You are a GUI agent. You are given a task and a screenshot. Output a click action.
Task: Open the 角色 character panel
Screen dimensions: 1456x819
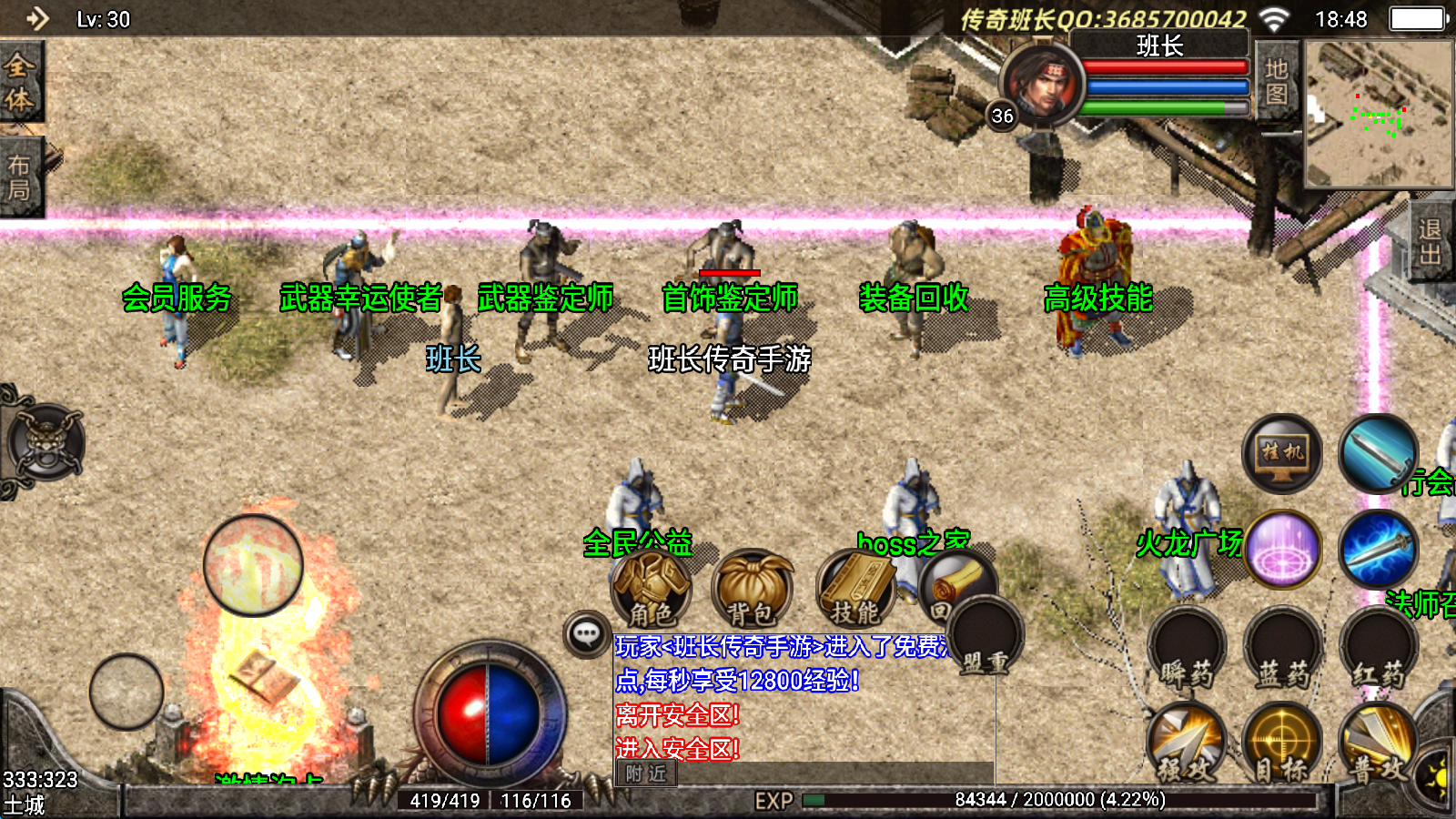(x=651, y=589)
